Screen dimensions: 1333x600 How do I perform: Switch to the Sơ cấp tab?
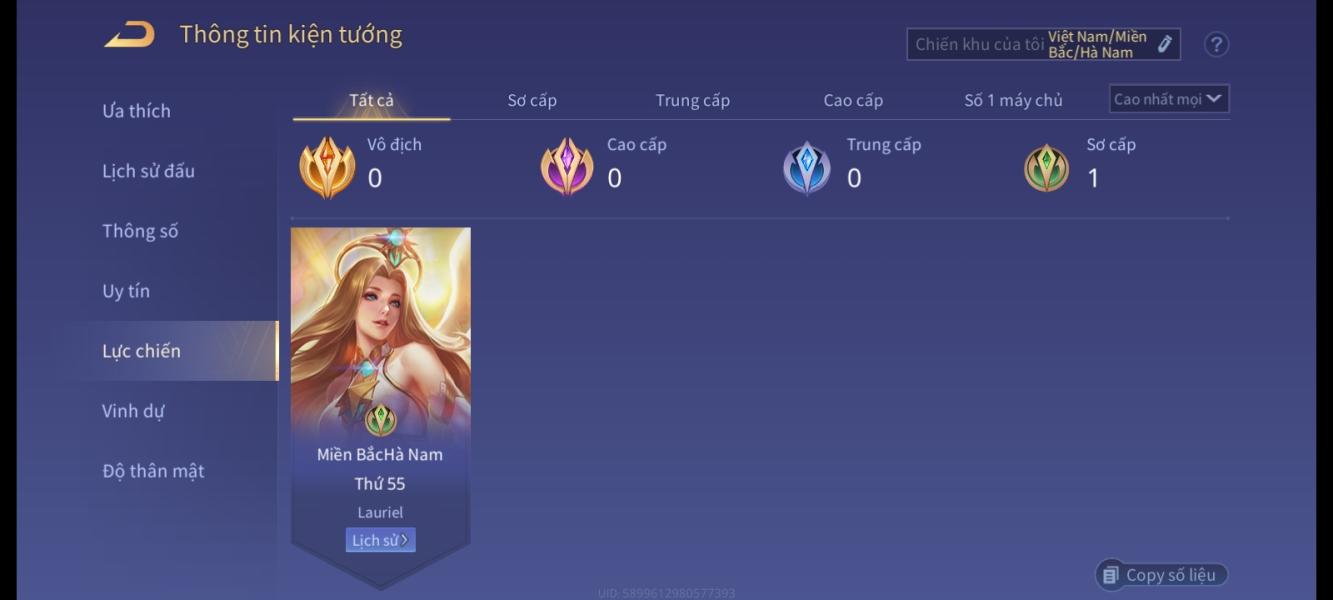pos(532,100)
